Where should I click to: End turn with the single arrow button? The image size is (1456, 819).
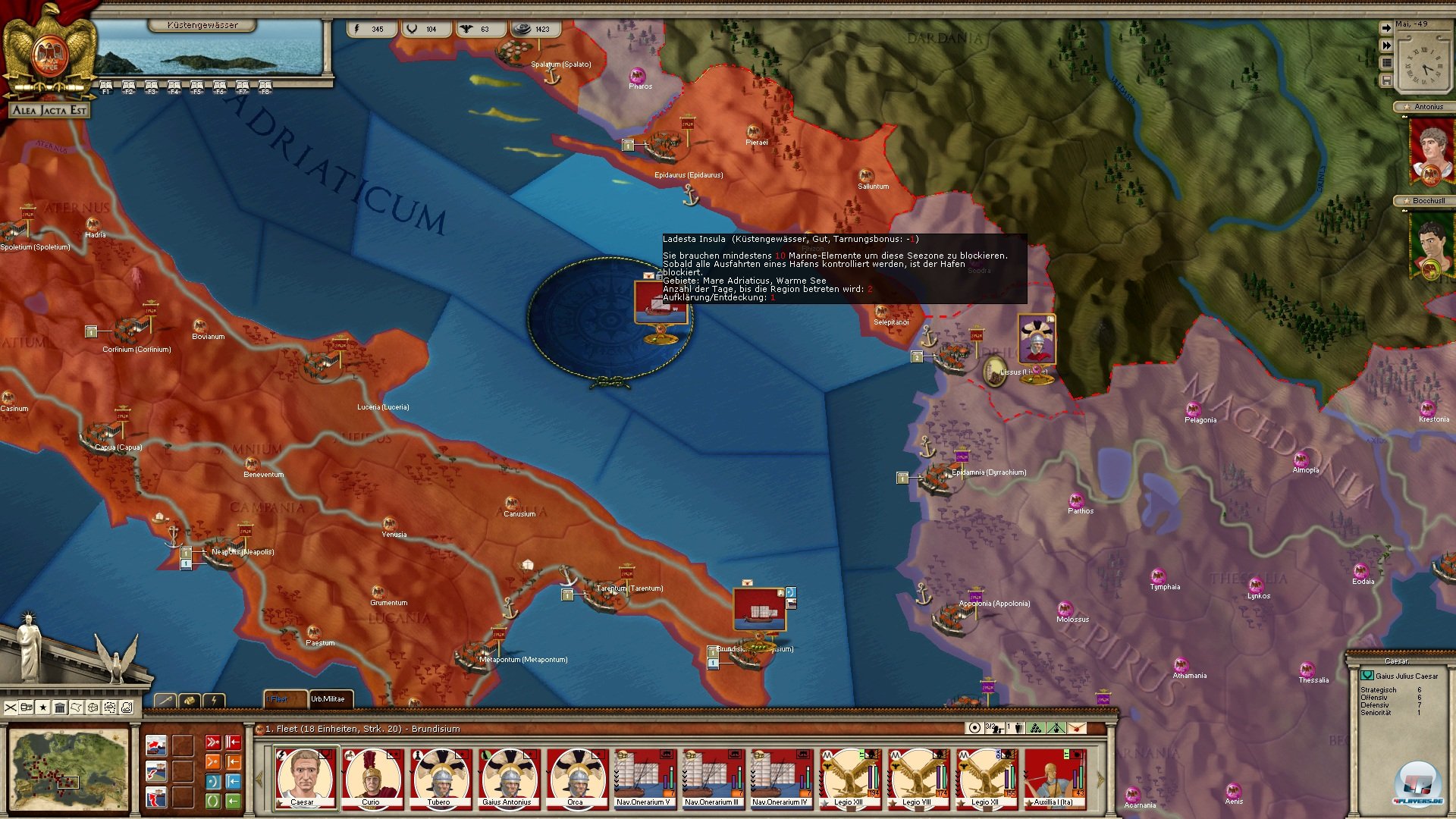(1386, 28)
